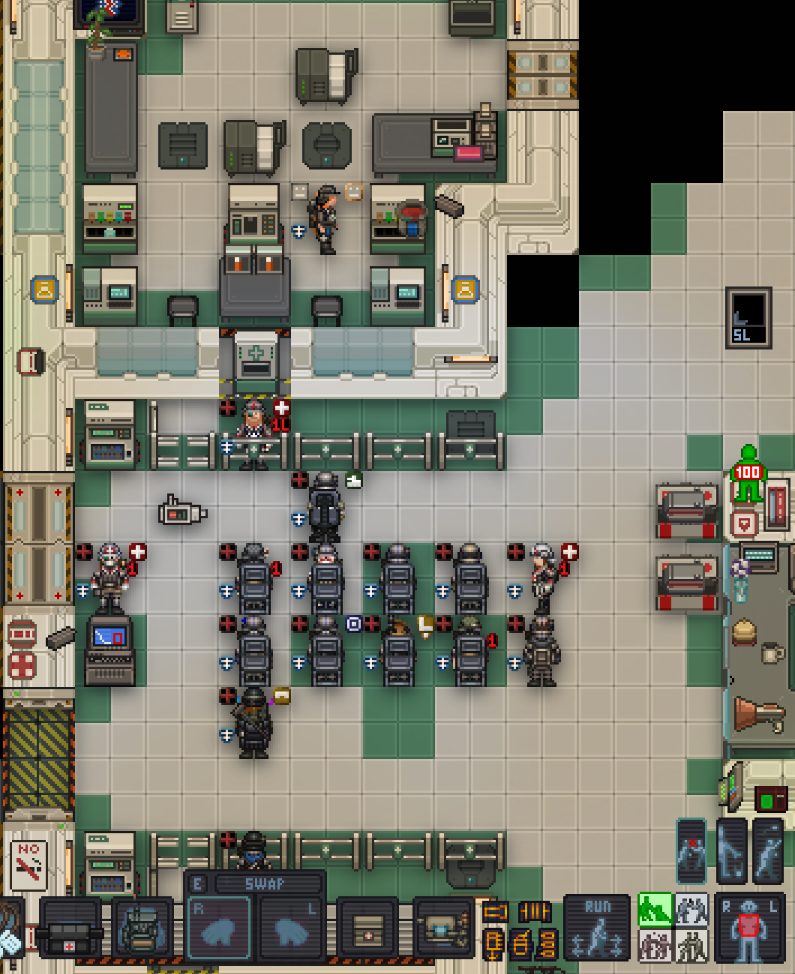Click the body target zone doll
Image resolution: width=795 pixels, height=974 pixels.
point(749,928)
